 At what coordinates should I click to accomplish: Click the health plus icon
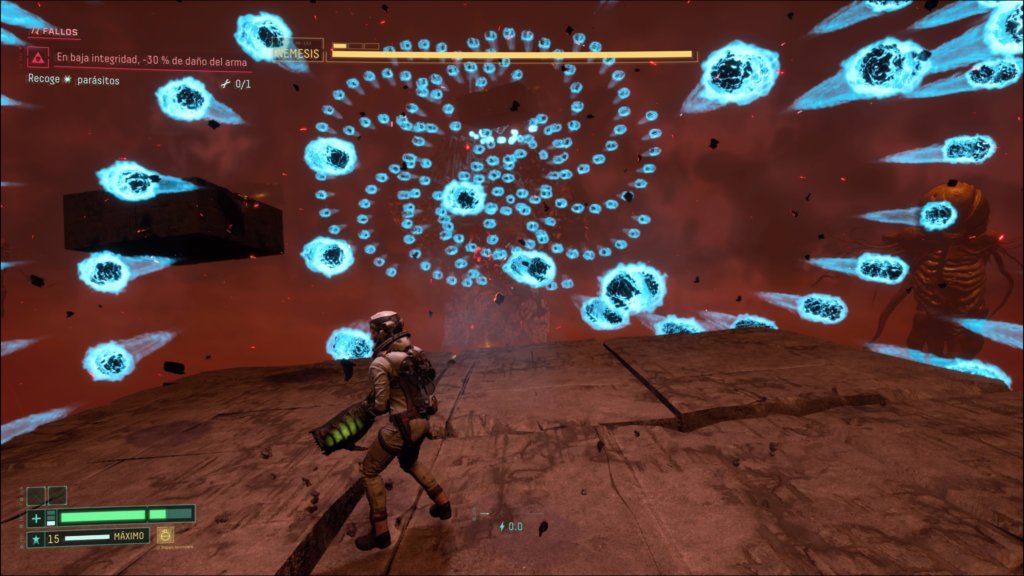coord(36,518)
